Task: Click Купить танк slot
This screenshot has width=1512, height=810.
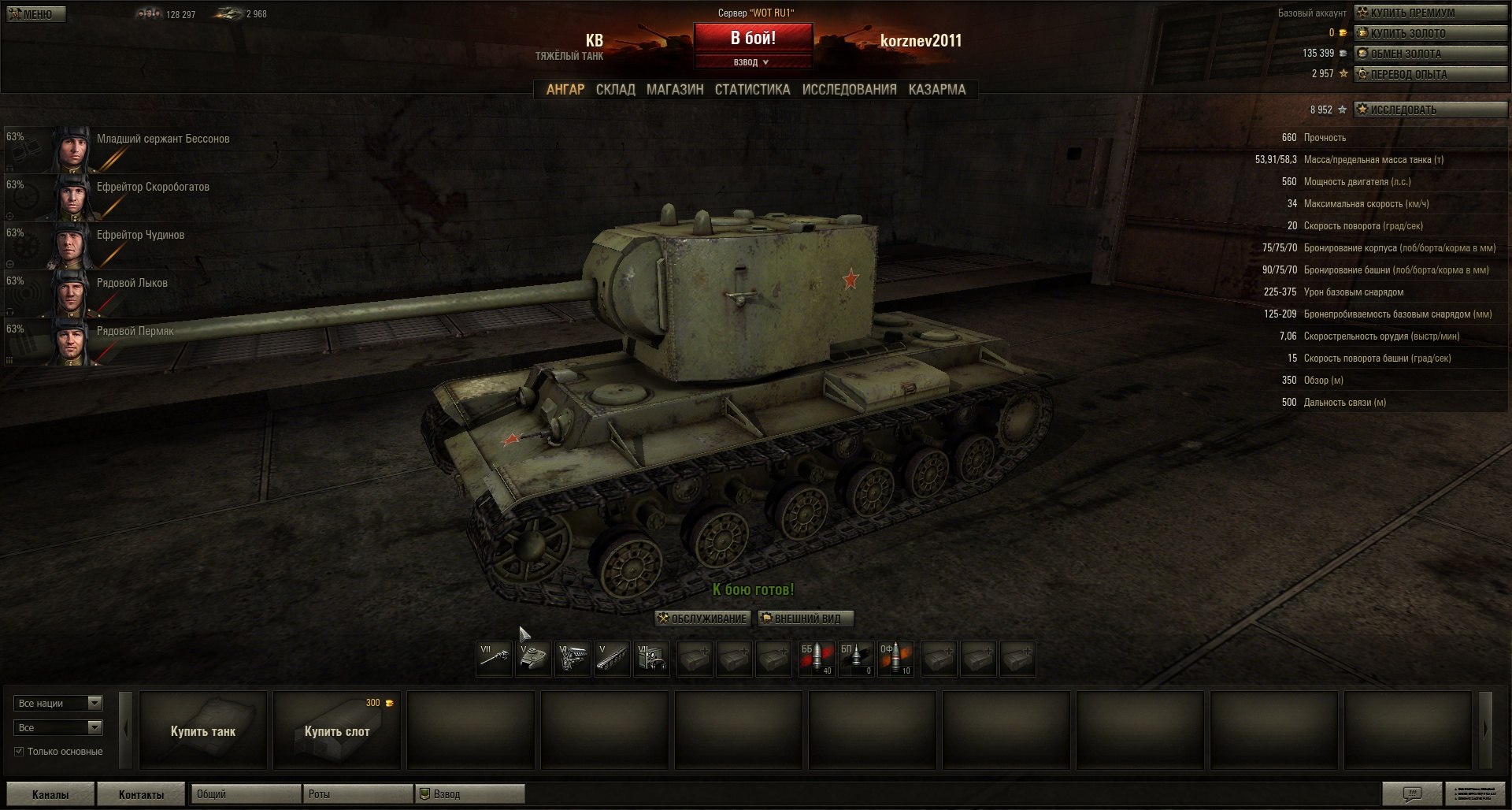Action: pyautogui.click(x=203, y=730)
